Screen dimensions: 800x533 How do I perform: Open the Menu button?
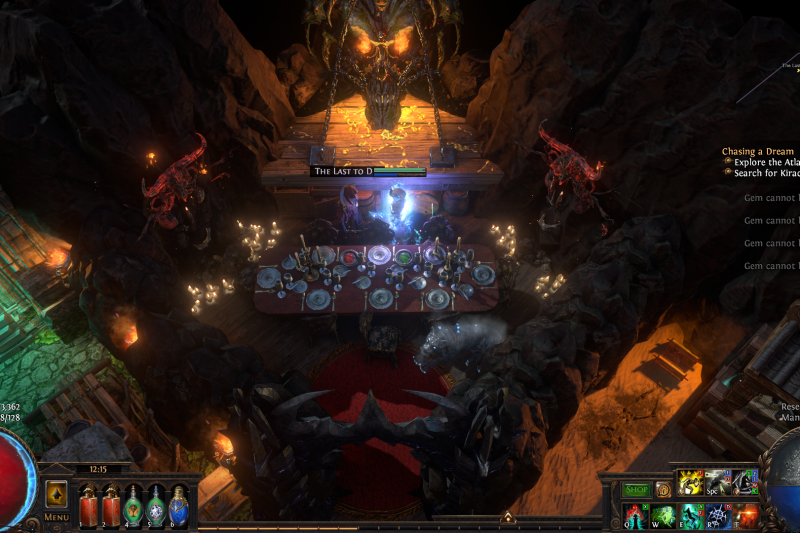56,501
